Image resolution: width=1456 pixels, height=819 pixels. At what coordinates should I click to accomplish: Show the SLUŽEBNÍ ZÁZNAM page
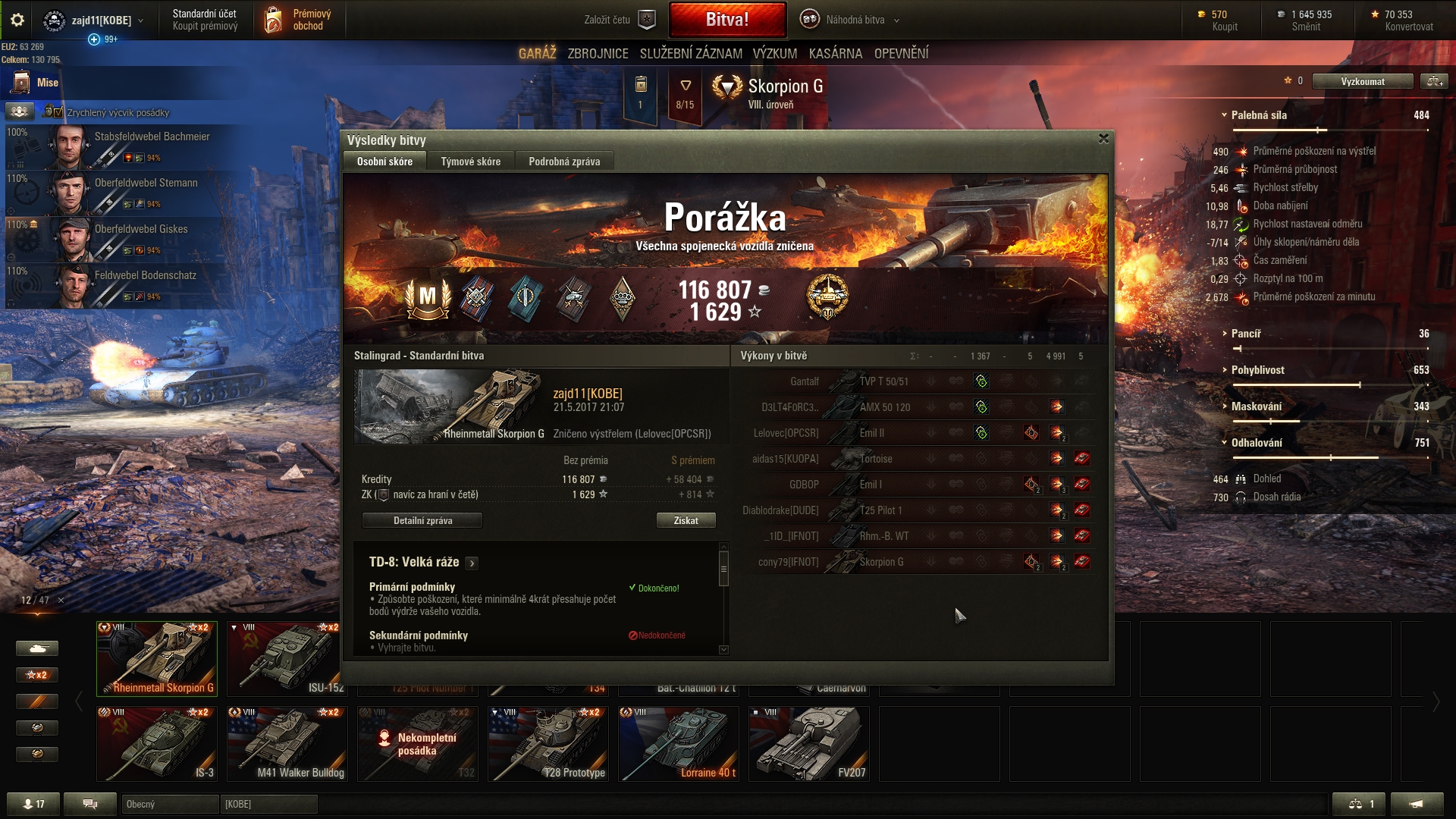coord(691,53)
